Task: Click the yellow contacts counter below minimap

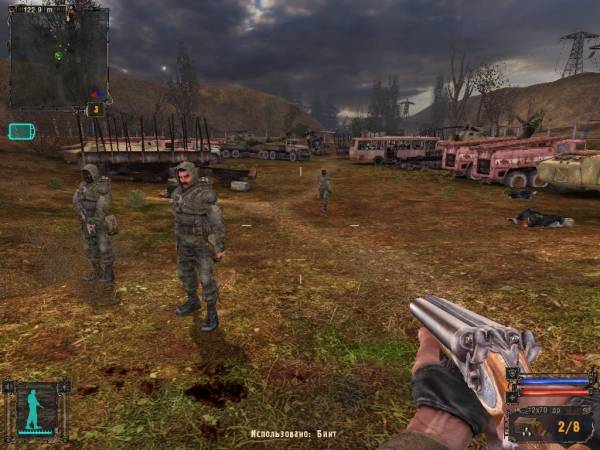Action: click(x=96, y=110)
